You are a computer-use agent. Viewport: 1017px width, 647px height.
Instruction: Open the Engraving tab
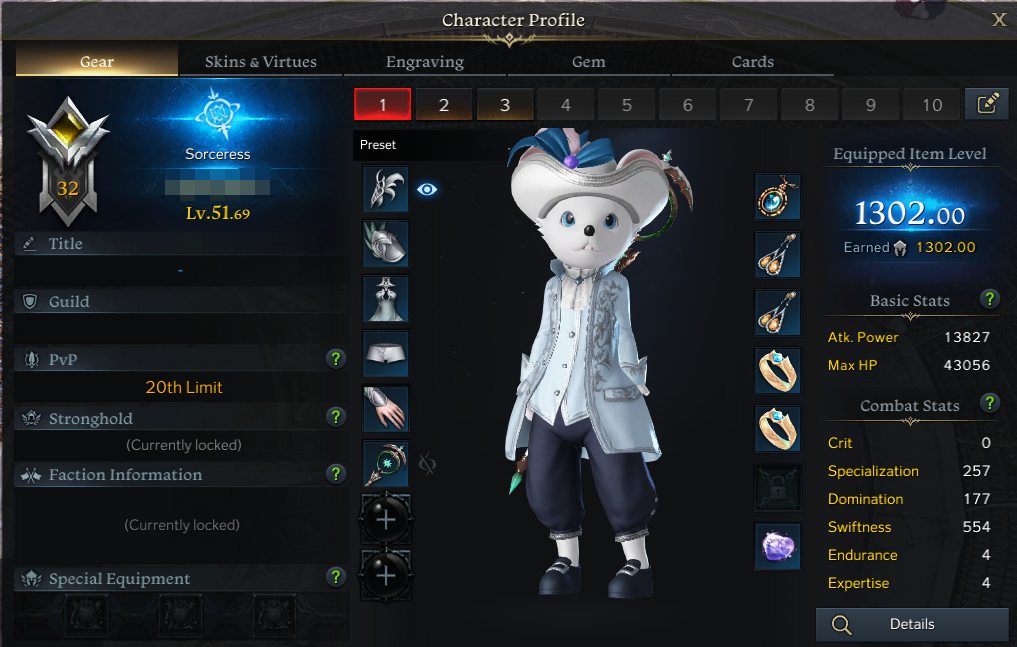(x=425, y=62)
